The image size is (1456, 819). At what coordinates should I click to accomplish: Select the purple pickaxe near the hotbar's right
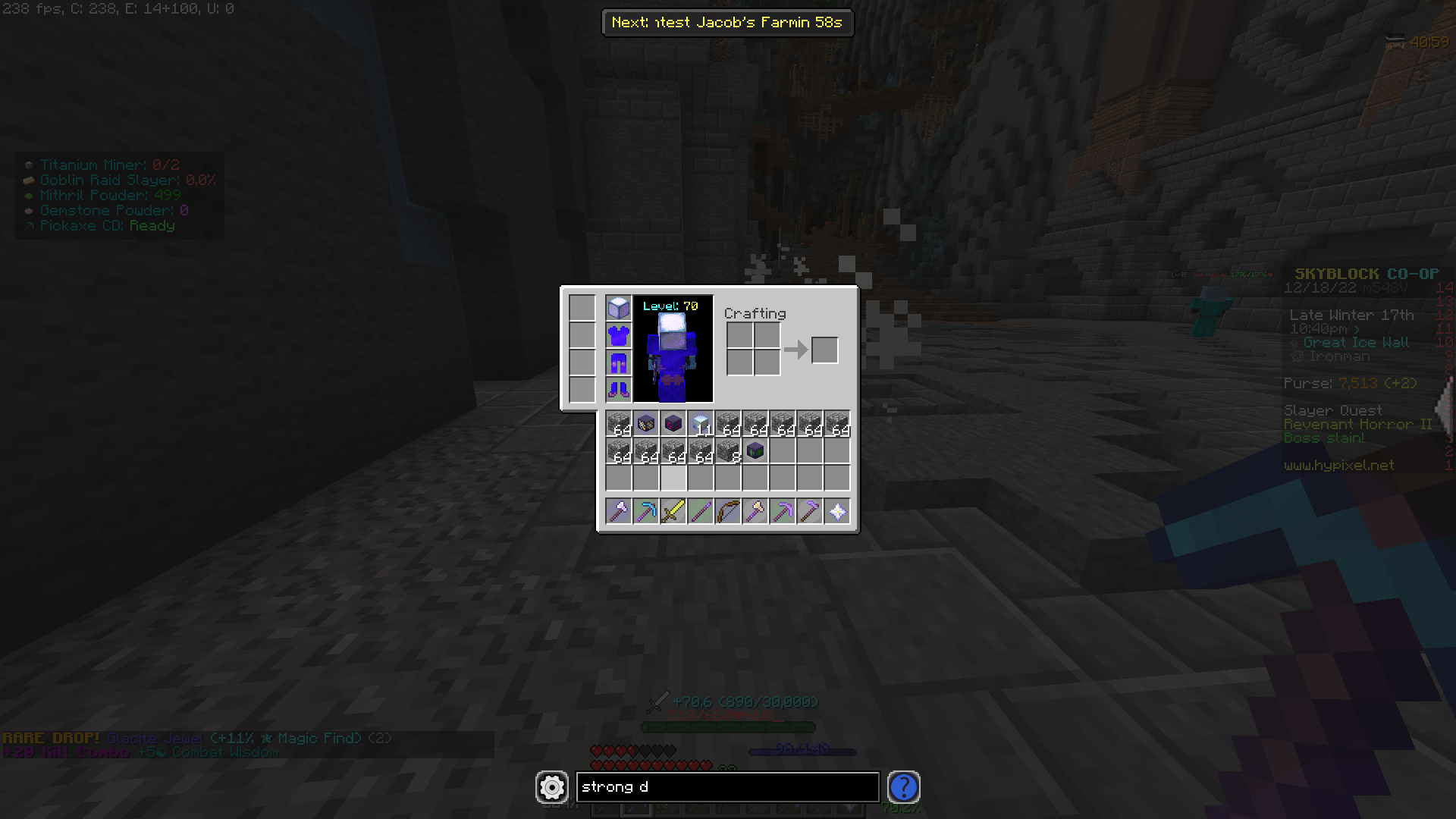[x=809, y=510]
